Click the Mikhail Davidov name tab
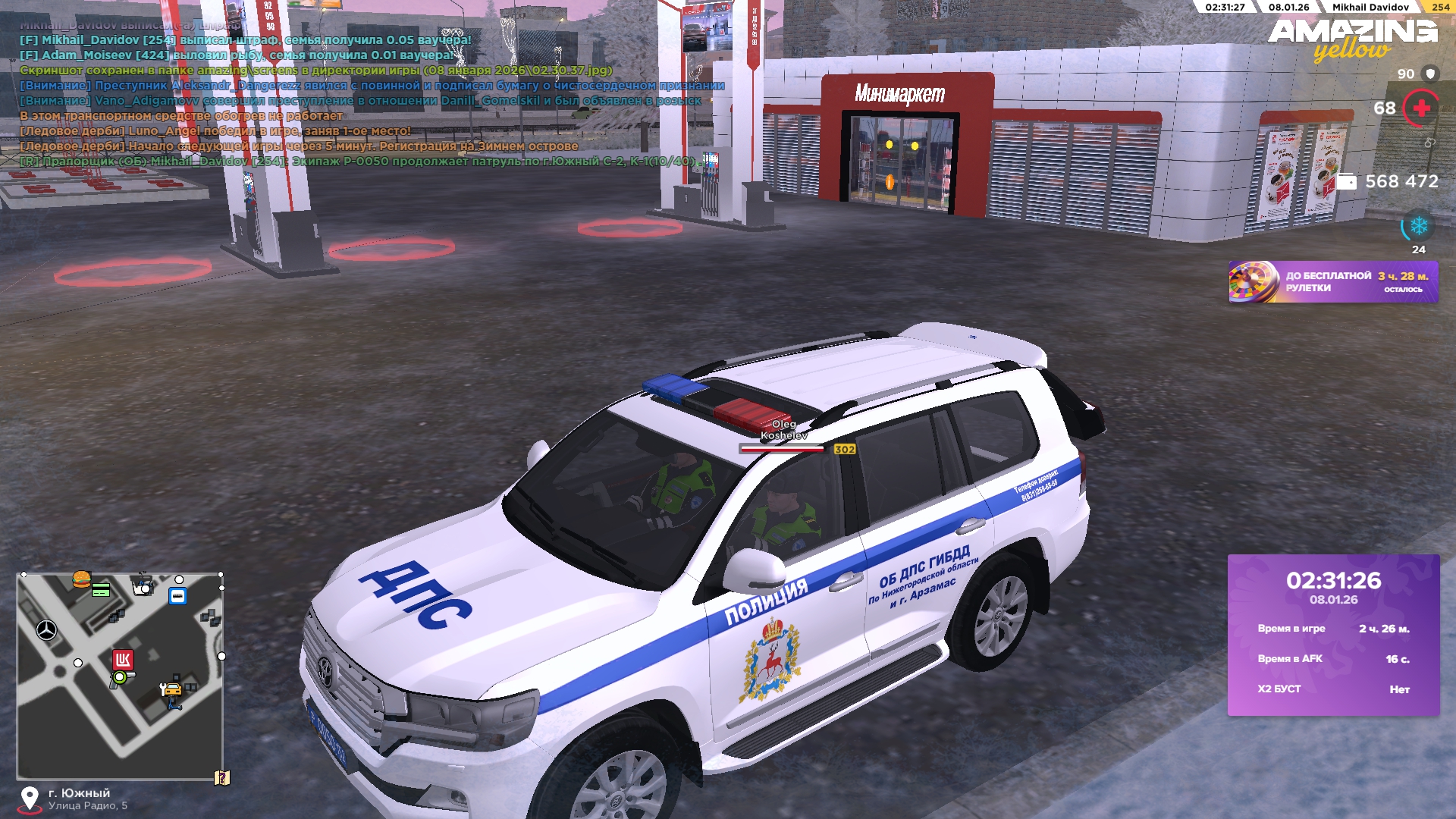Image resolution: width=1456 pixels, height=819 pixels. pyautogui.click(x=1370, y=7)
